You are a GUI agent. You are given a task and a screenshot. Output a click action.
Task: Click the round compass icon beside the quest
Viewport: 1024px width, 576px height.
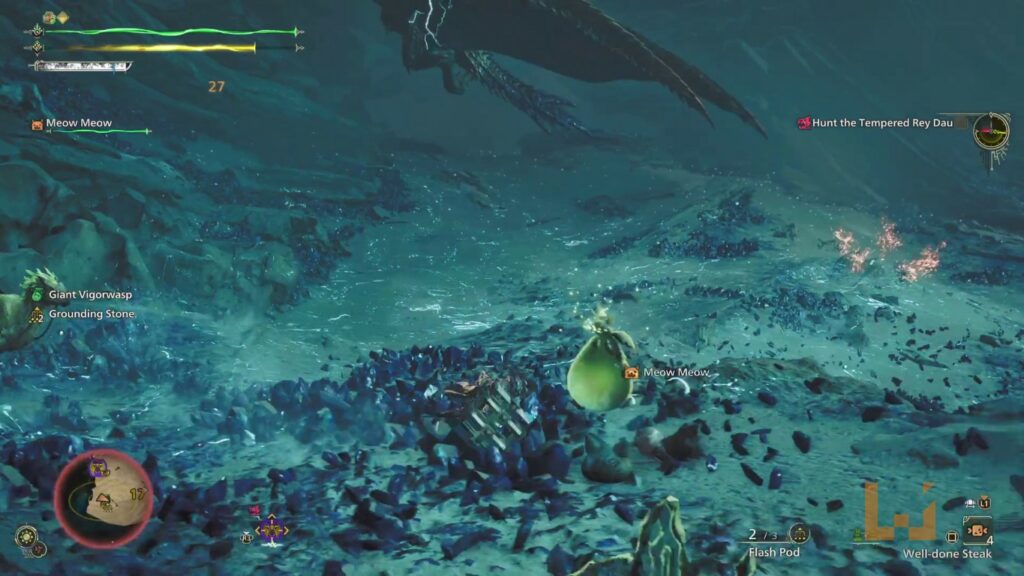991,127
